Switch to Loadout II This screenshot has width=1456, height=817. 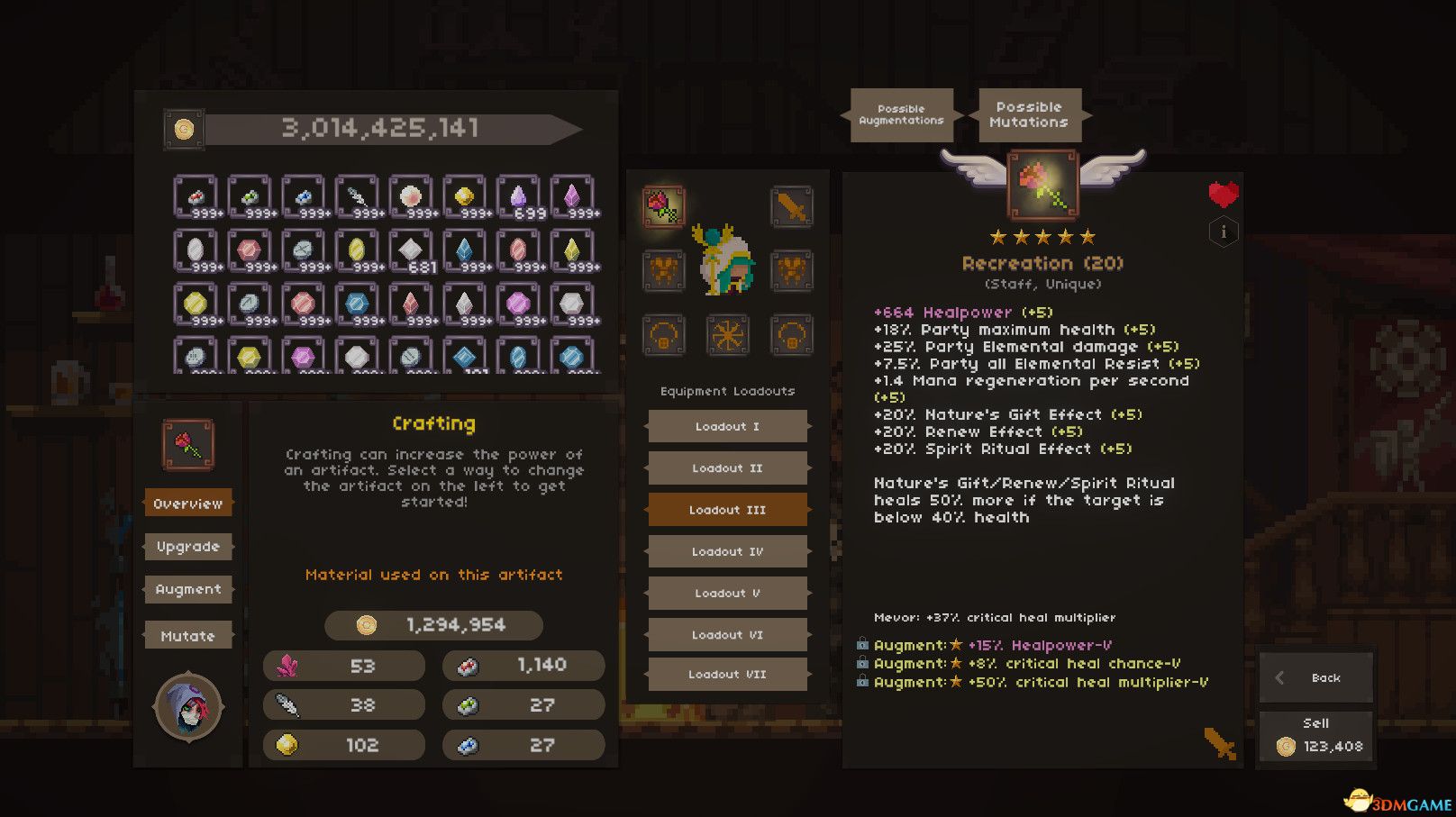point(727,468)
